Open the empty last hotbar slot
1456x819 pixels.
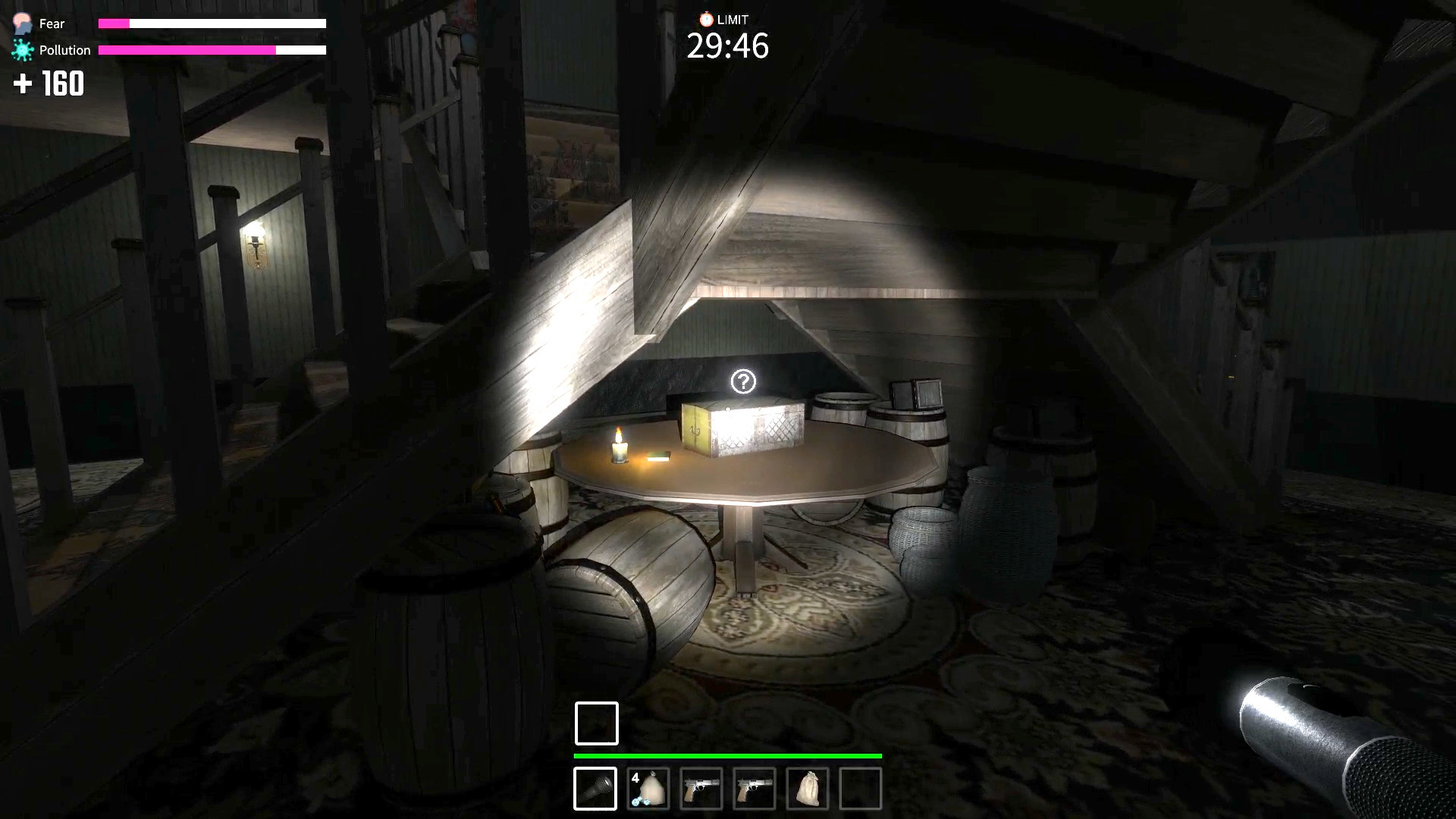pos(859,789)
